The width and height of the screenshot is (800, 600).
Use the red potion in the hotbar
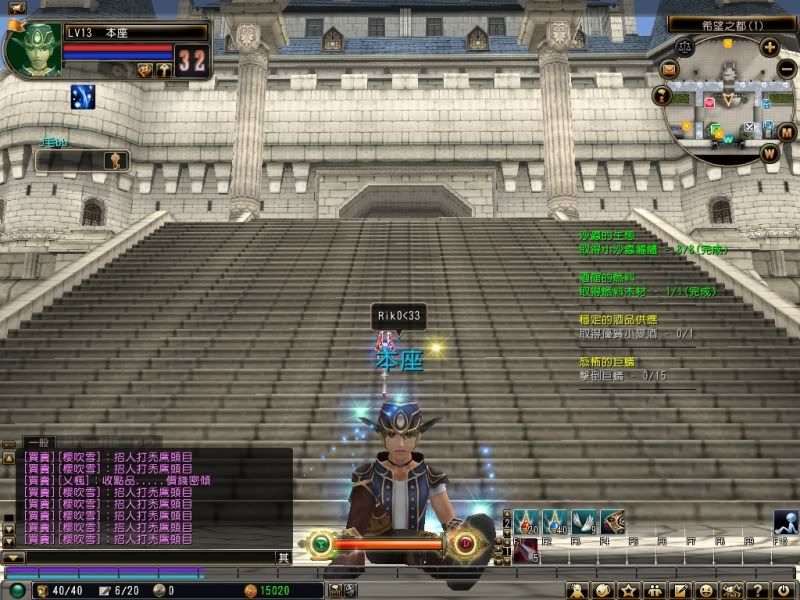coord(527,521)
